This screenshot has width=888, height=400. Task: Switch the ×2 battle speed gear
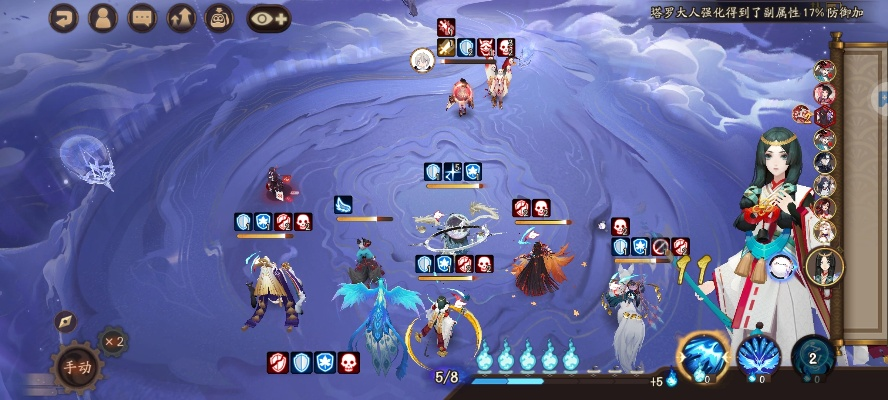[x=112, y=341]
